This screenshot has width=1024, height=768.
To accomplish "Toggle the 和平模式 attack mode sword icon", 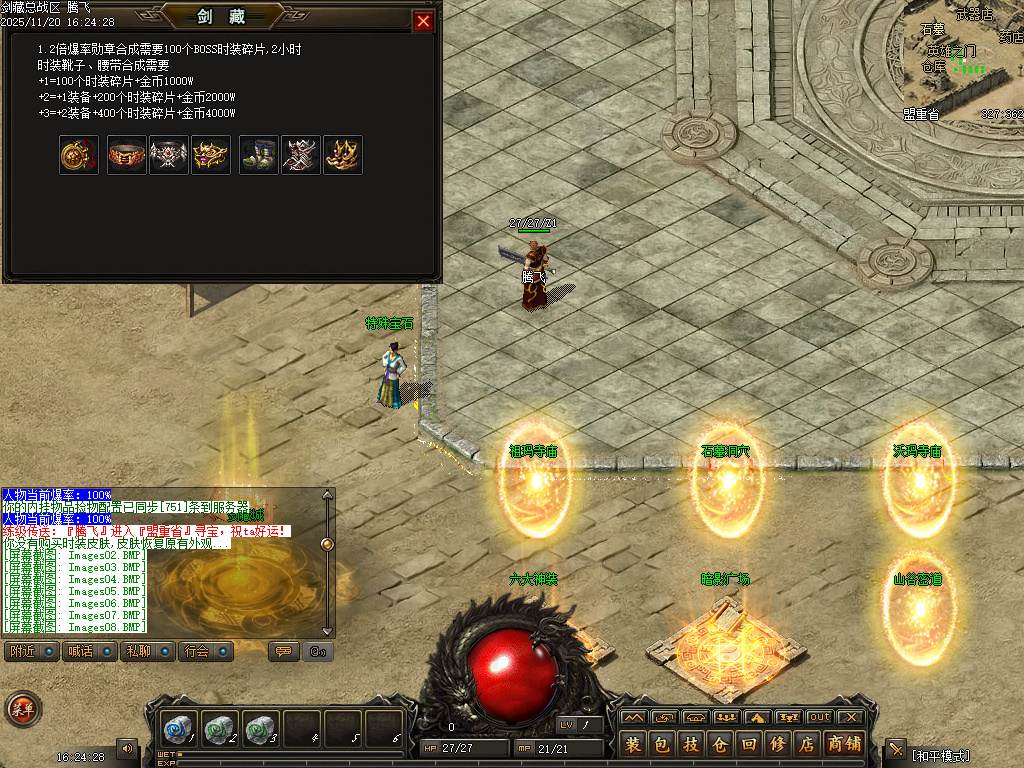I will [x=895, y=750].
